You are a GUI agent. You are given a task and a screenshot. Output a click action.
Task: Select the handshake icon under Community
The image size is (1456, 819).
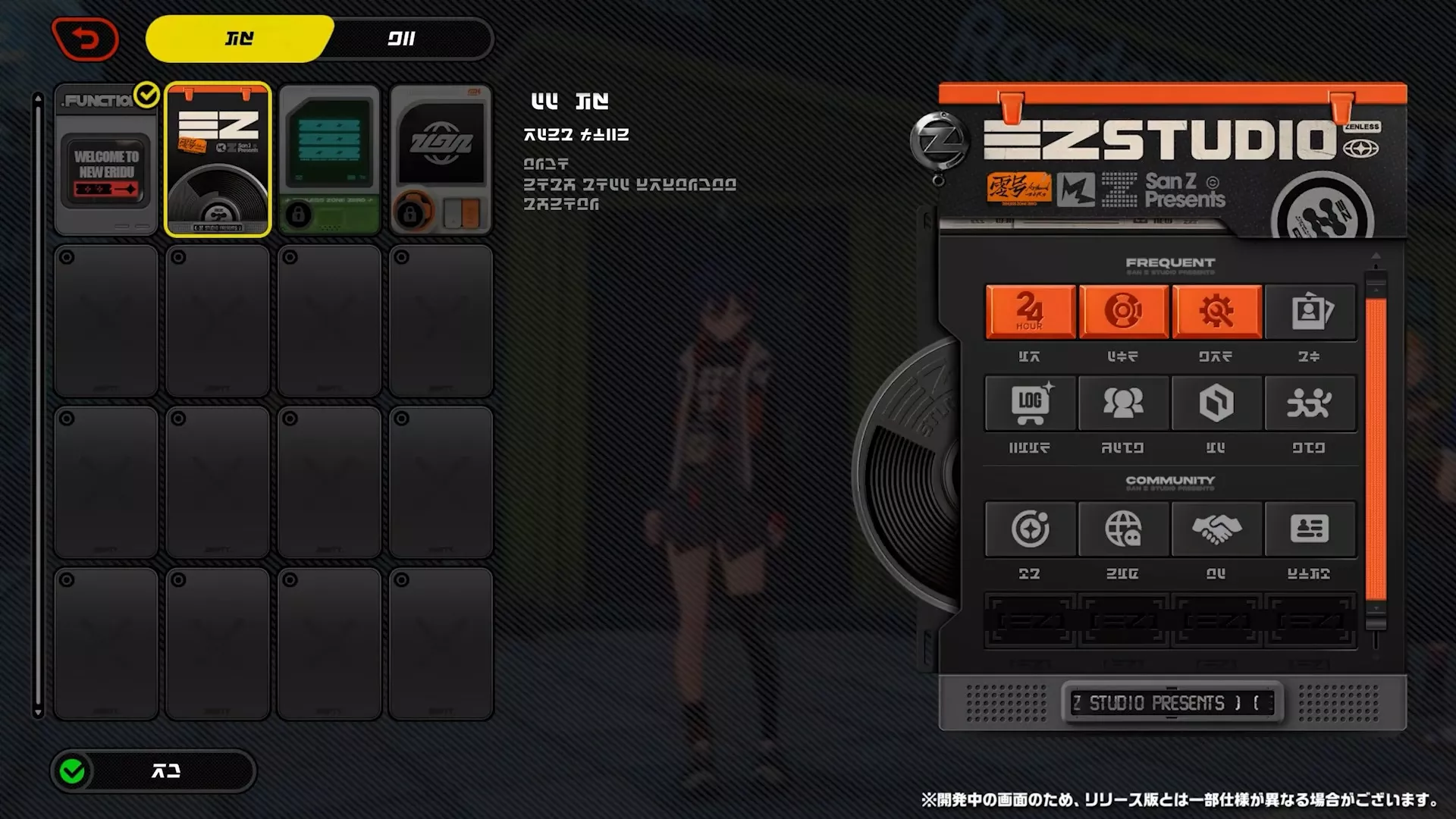point(1217,529)
